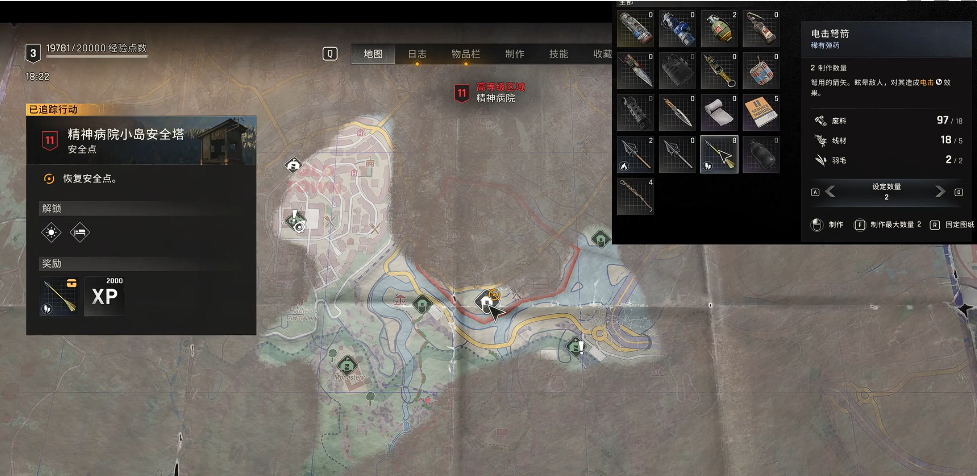Increase craft quantity with right arrow
This screenshot has height=476, width=977.
pos(939,190)
